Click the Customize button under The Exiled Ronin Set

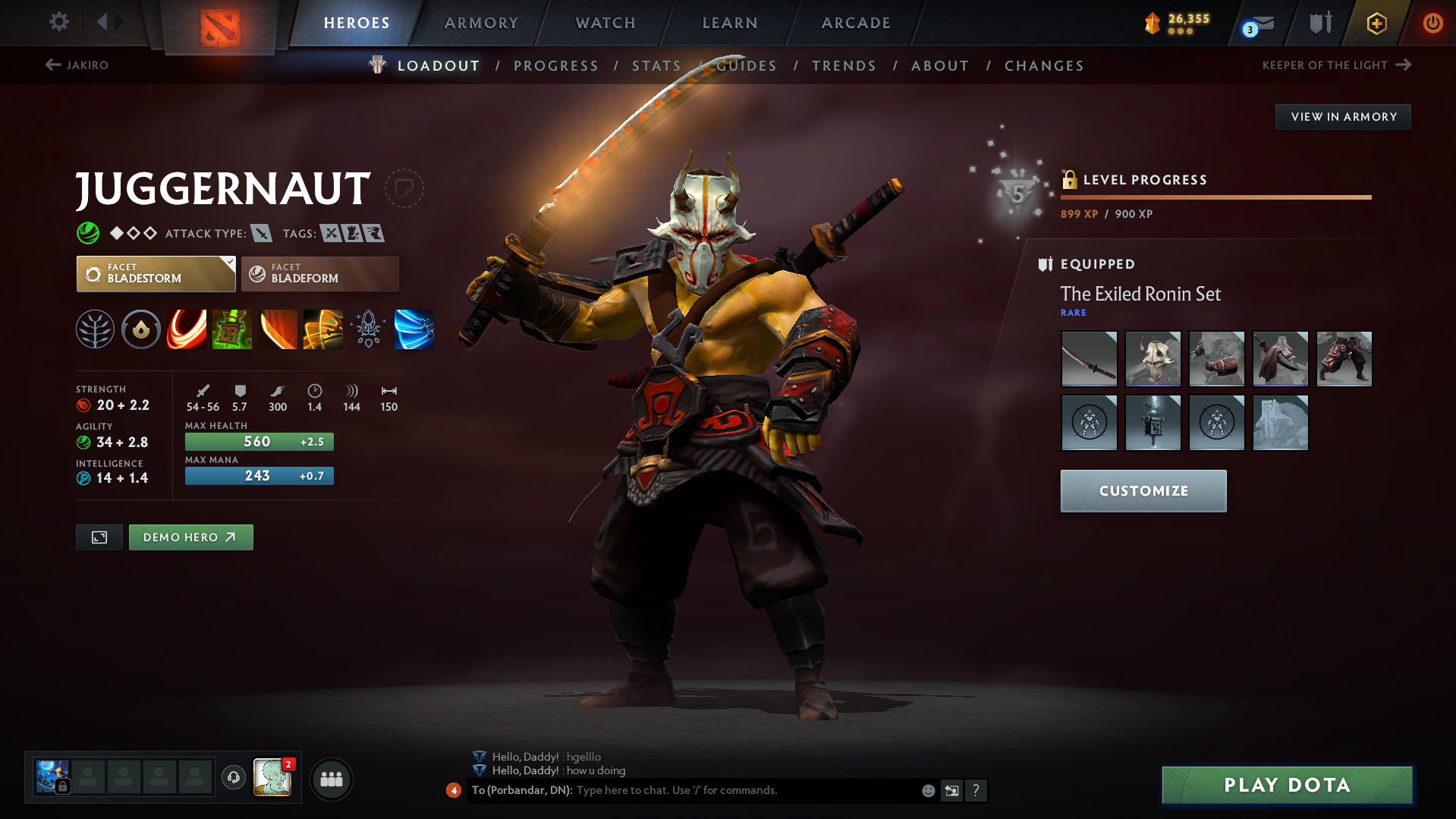[1143, 490]
